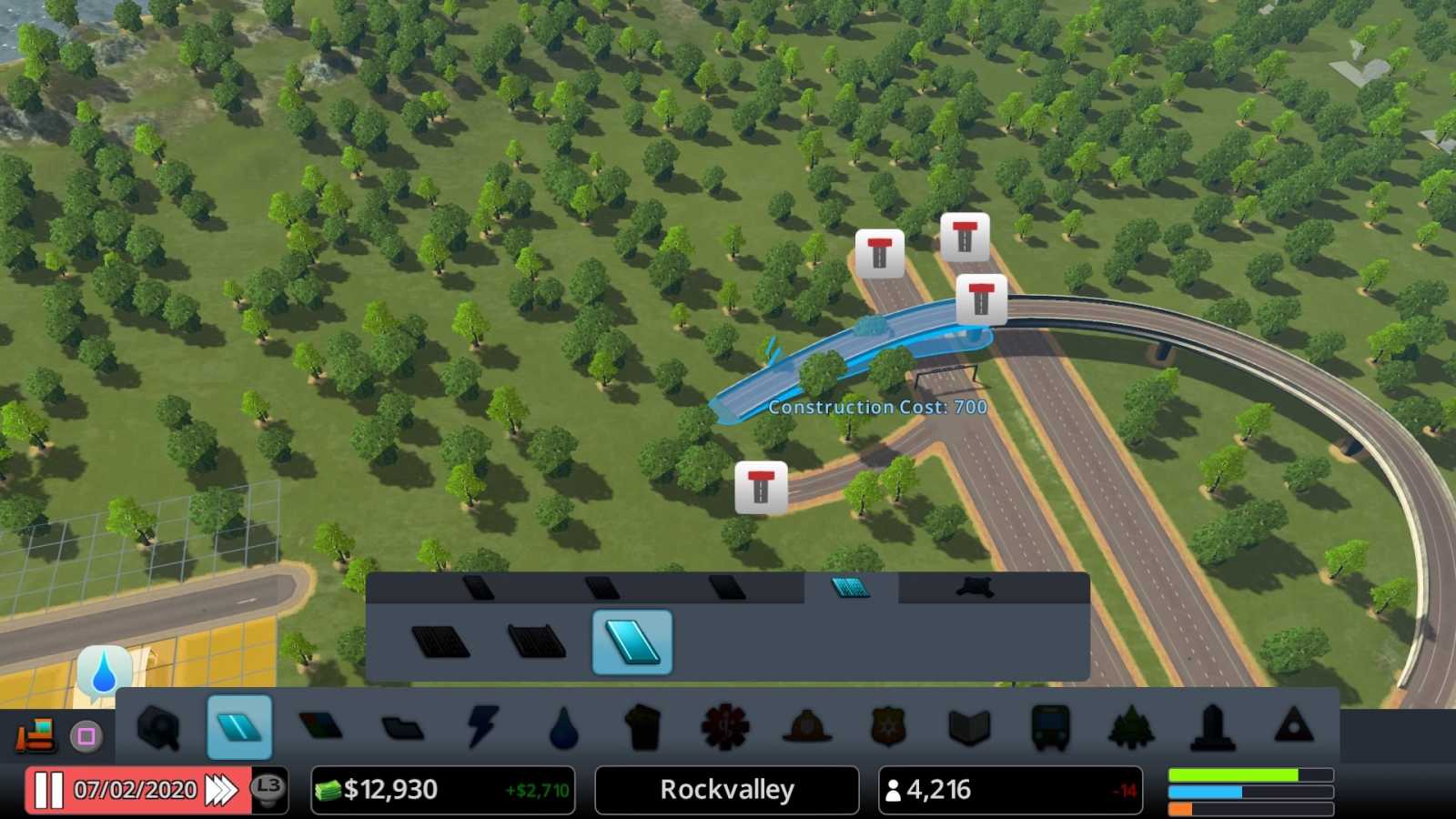Open the Garbage services menu
This screenshot has width=1456, height=819.
(x=644, y=727)
